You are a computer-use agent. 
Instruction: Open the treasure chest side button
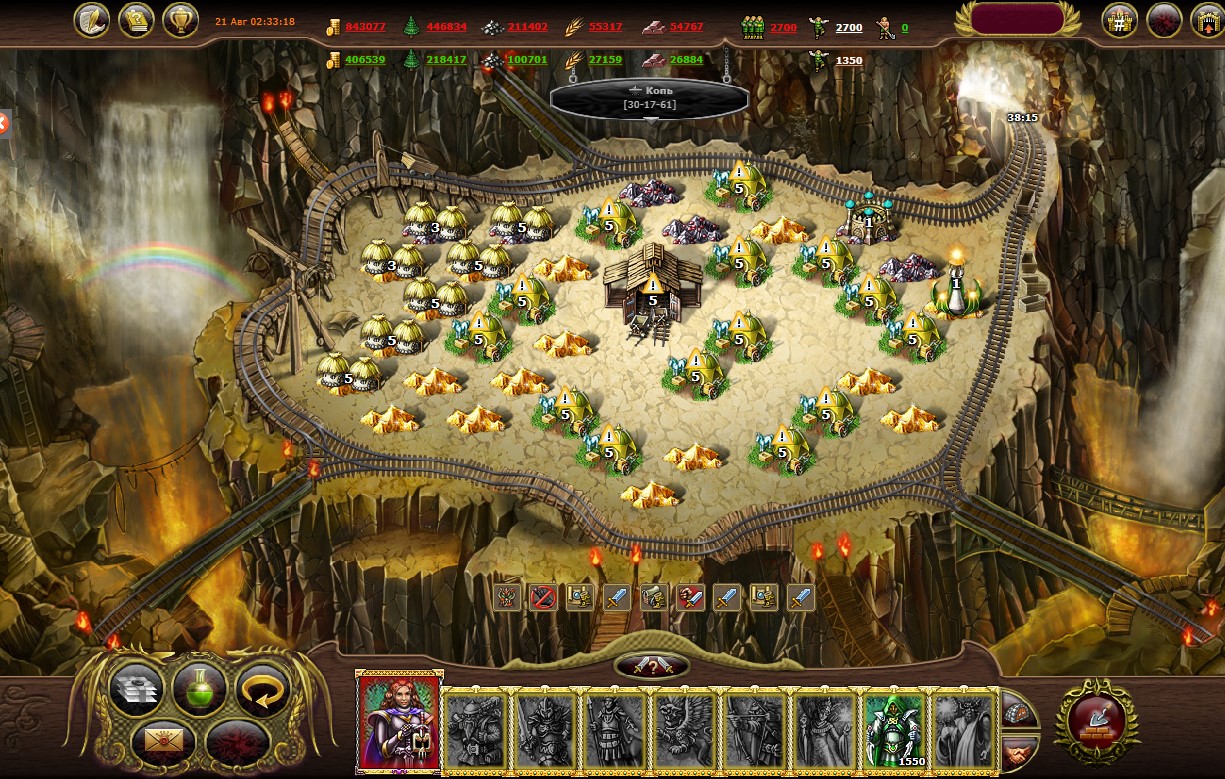click(1018, 710)
